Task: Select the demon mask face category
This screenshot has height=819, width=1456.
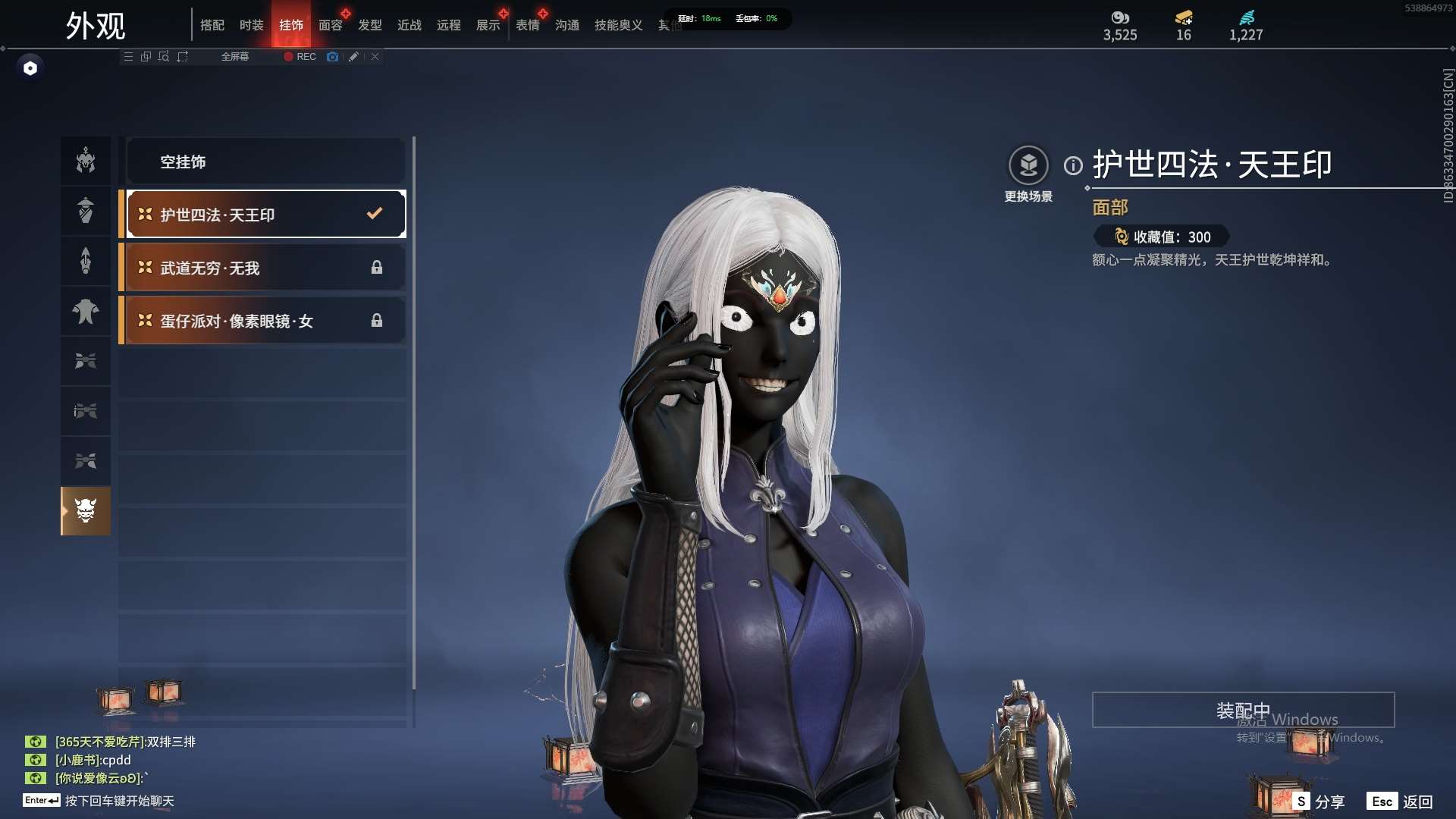Action: pos(86,510)
